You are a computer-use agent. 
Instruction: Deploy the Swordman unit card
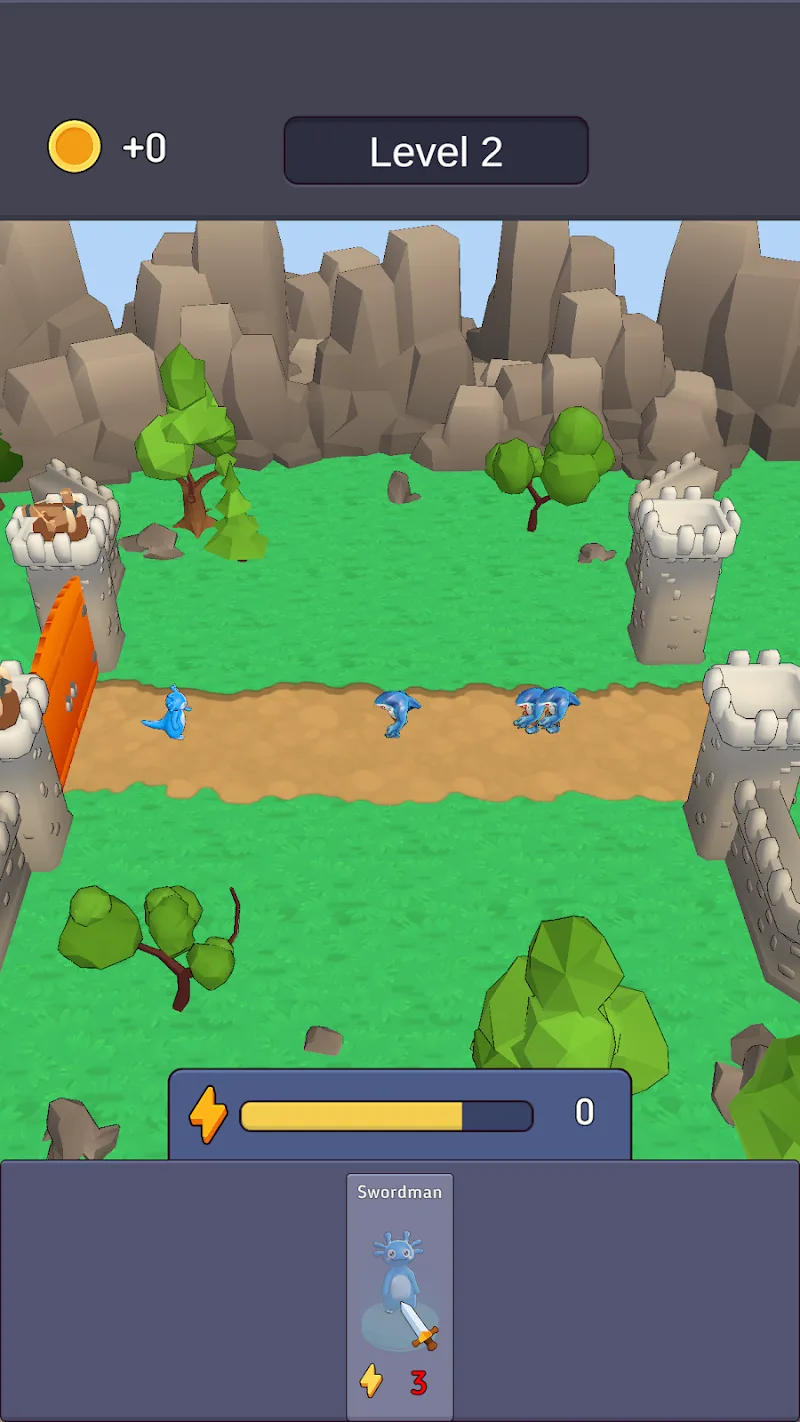[399, 1295]
